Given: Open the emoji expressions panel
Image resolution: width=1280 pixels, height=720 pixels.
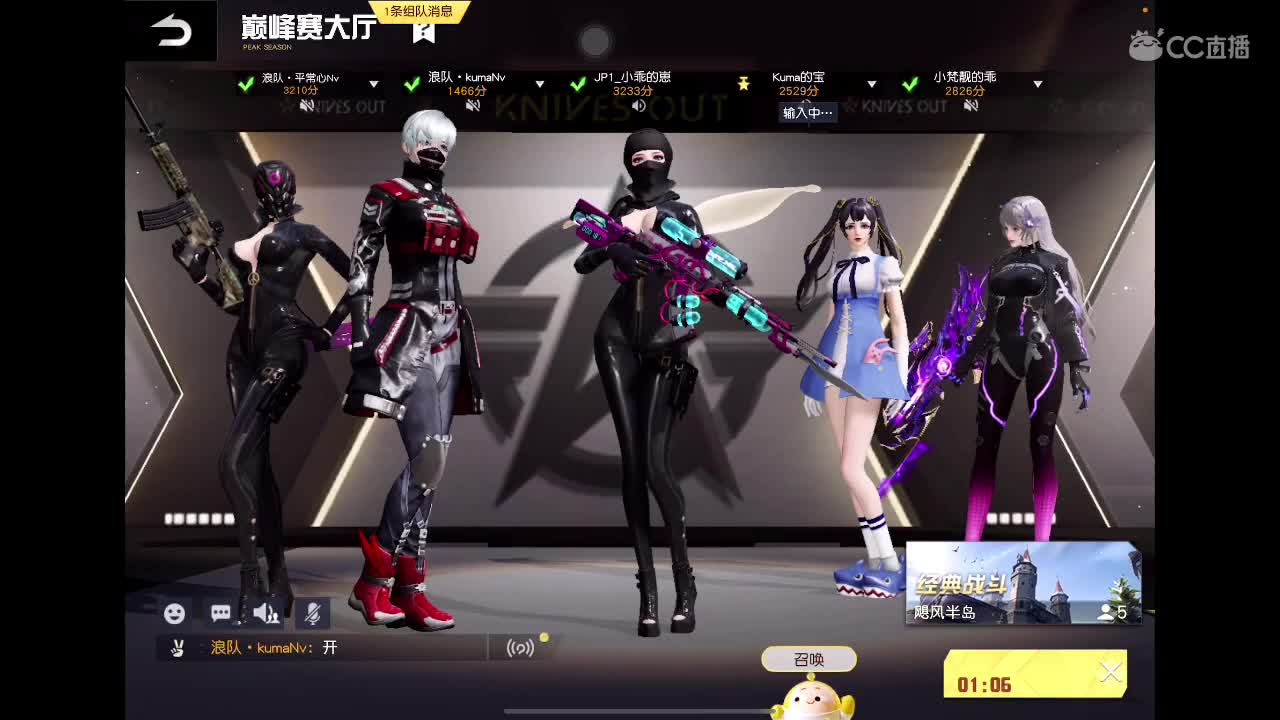Looking at the screenshot, I should point(174,614).
